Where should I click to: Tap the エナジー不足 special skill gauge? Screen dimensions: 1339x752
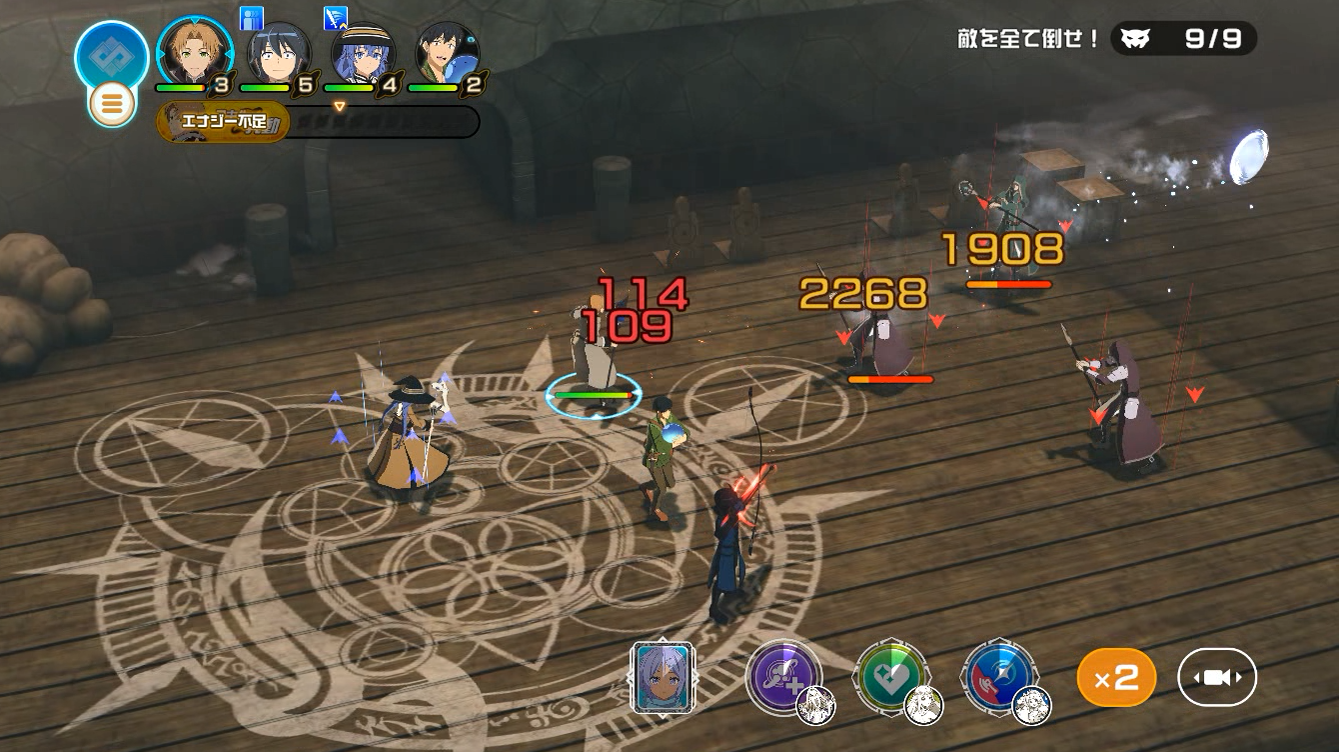click(224, 122)
